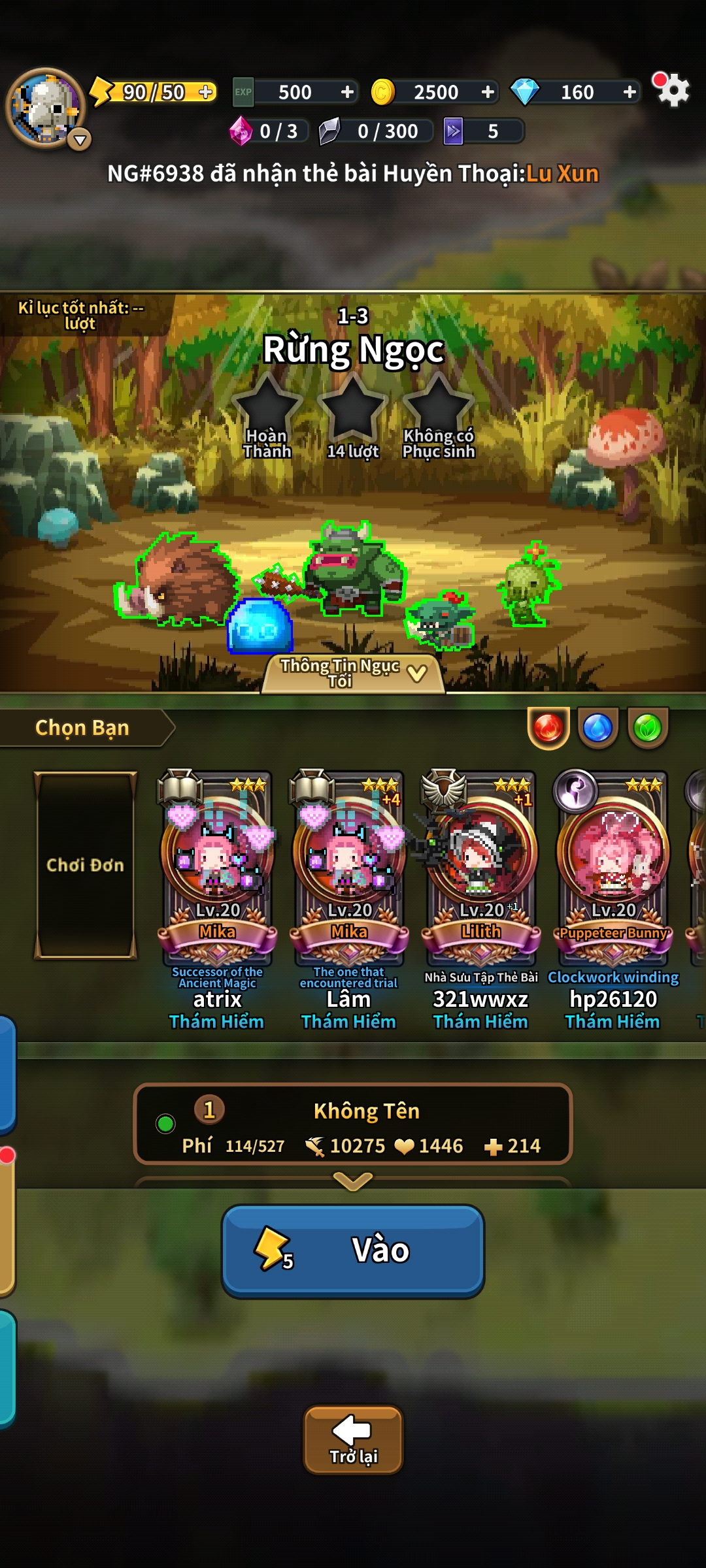Purchase diamonds with the plus button
This screenshot has height=1568, width=706.
point(630,92)
